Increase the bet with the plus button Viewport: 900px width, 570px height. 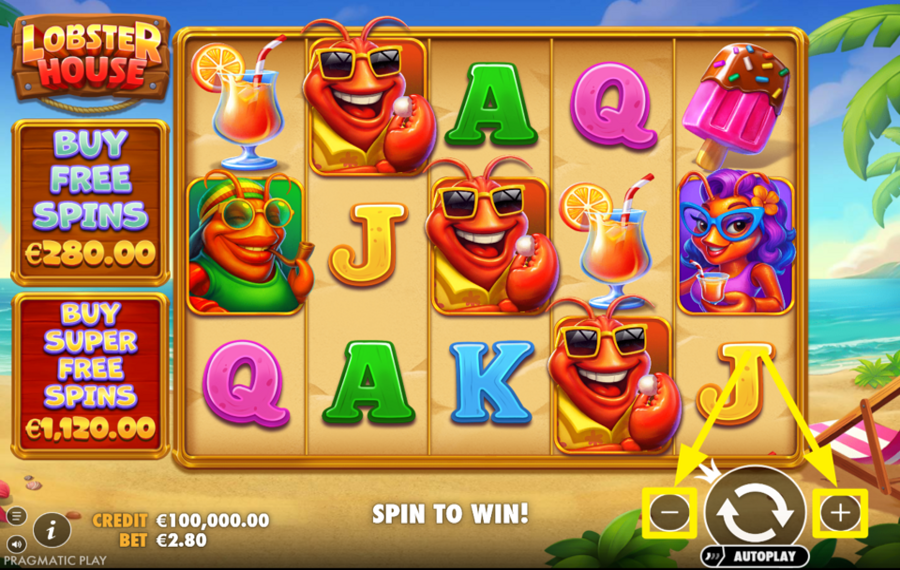point(840,513)
